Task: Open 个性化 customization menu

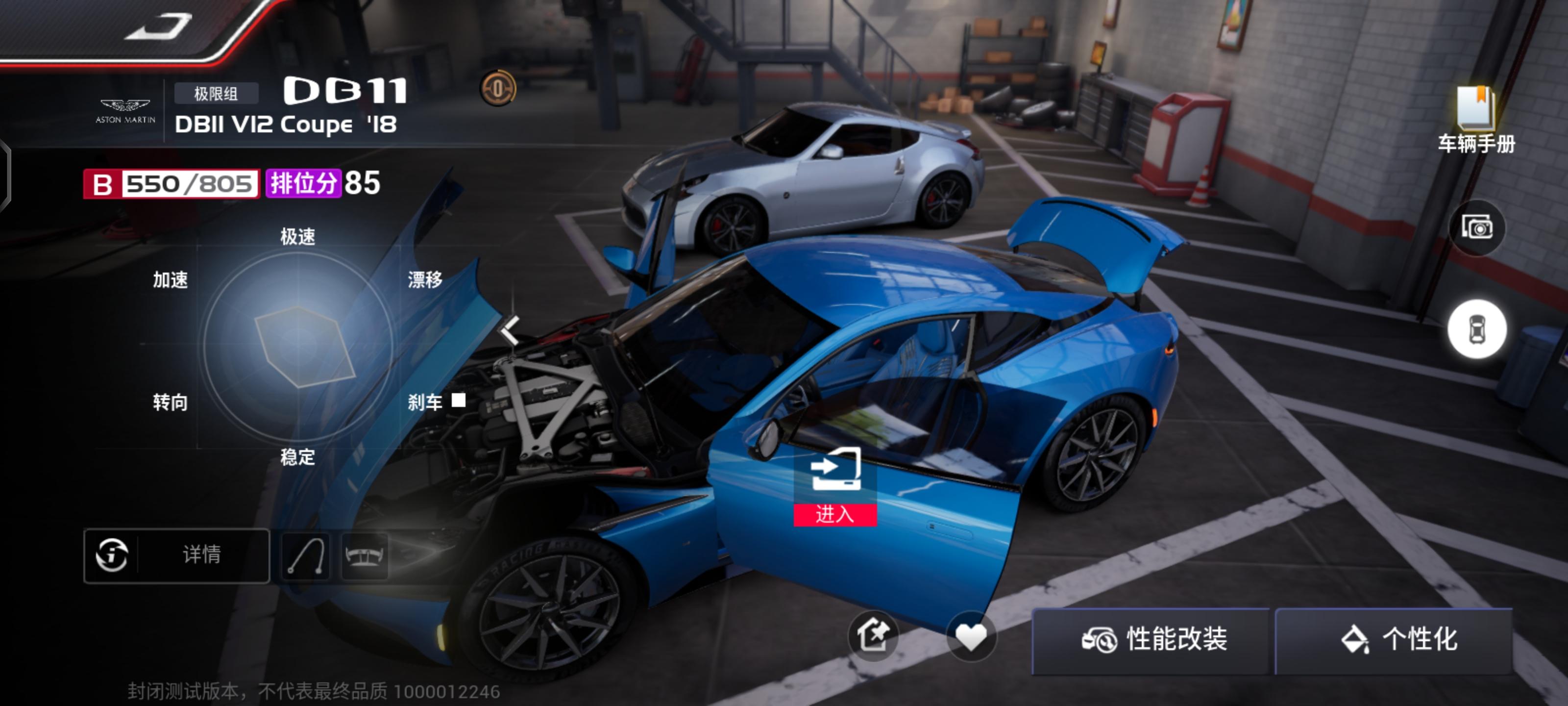Action: click(x=1397, y=640)
